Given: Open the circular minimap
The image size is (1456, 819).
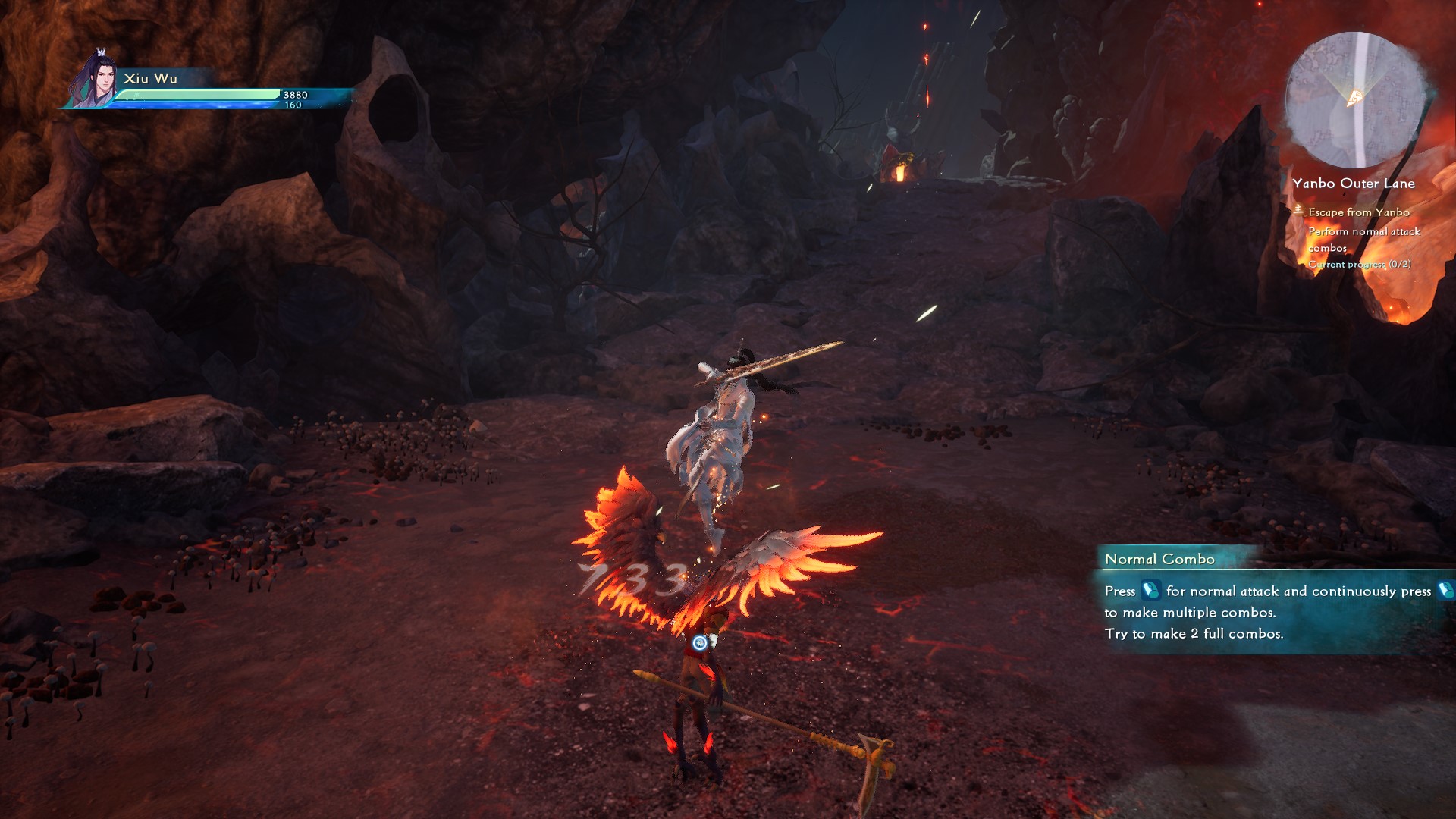Looking at the screenshot, I should tap(1356, 100).
